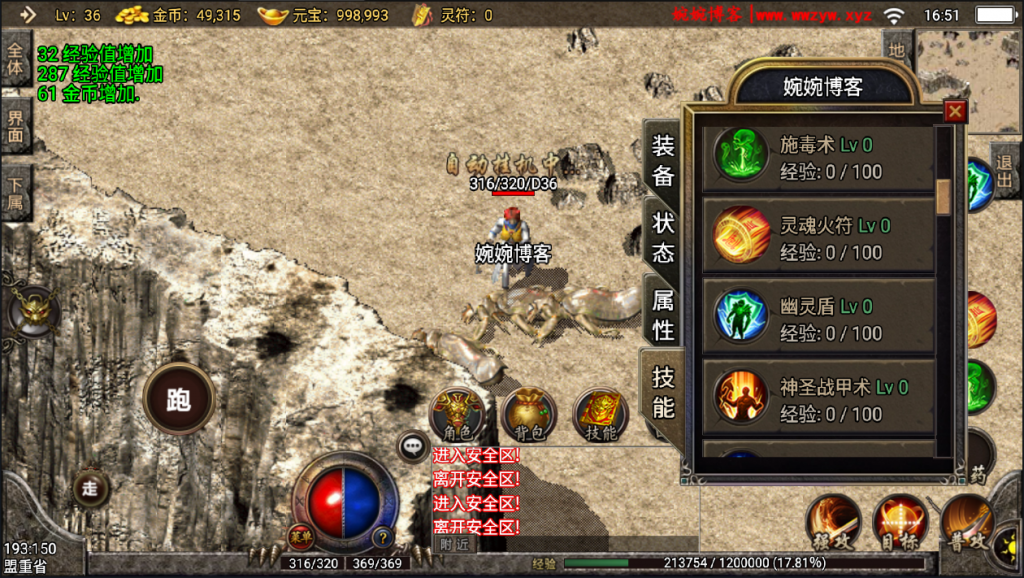Select the 技能 skills tab

pyautogui.click(x=663, y=392)
